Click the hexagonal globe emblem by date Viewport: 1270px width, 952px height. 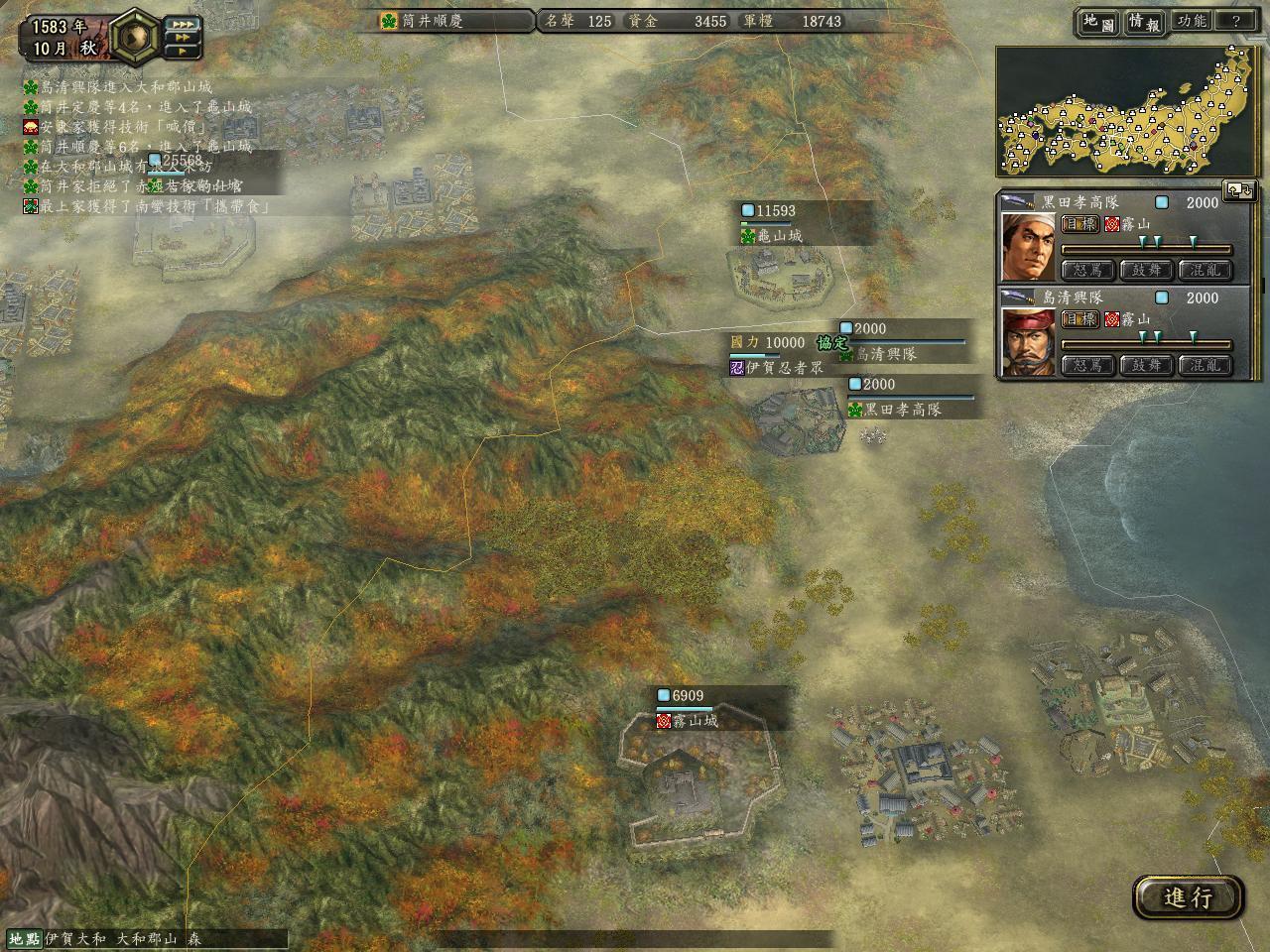click(x=132, y=38)
